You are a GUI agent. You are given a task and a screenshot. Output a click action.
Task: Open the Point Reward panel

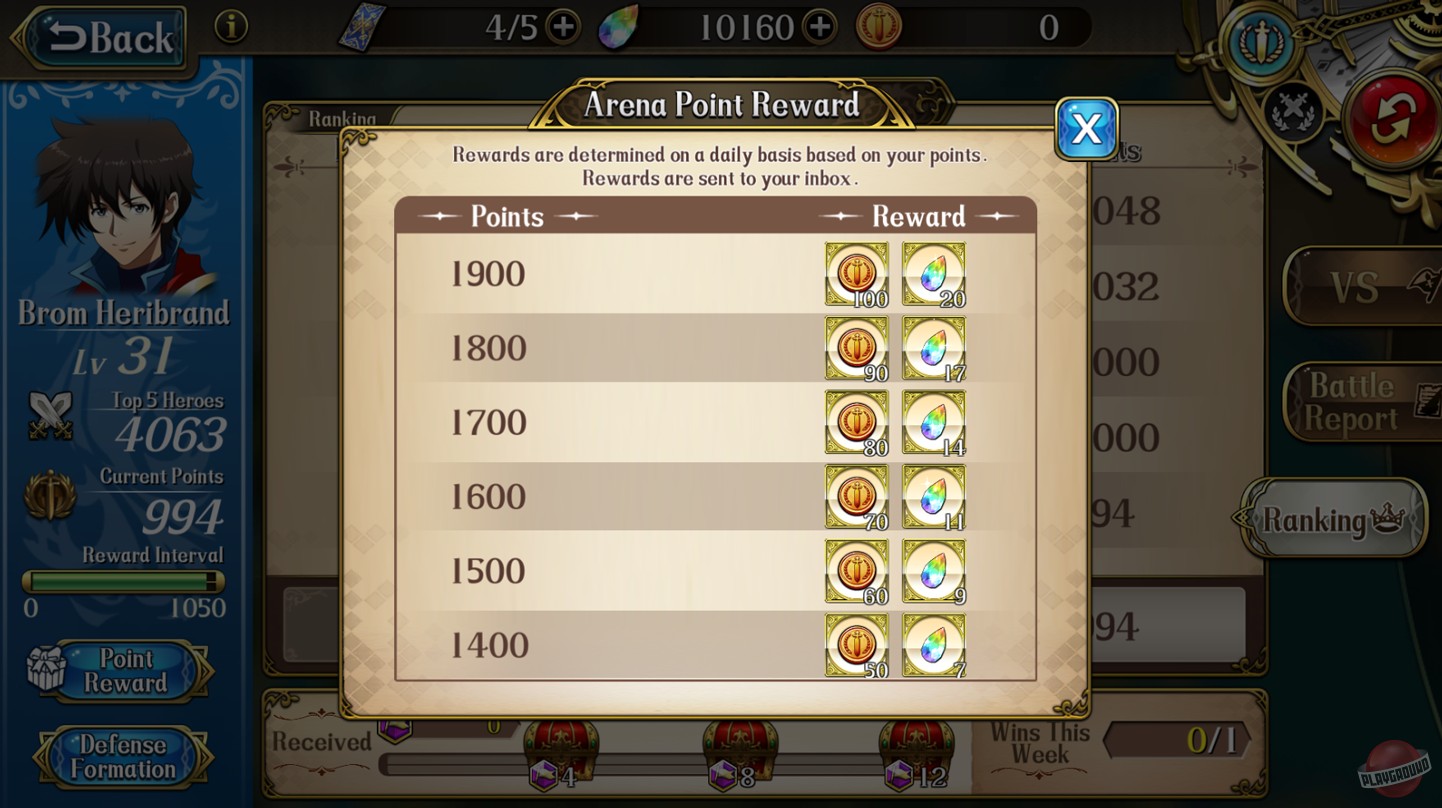coord(125,671)
